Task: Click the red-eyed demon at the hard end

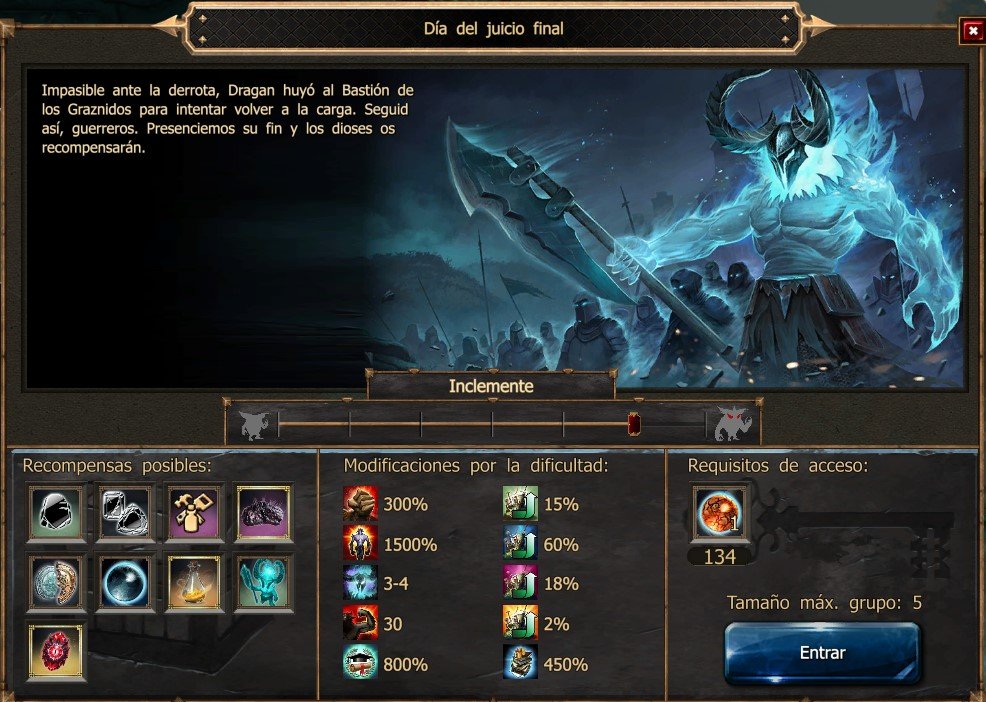Action: pos(732,424)
